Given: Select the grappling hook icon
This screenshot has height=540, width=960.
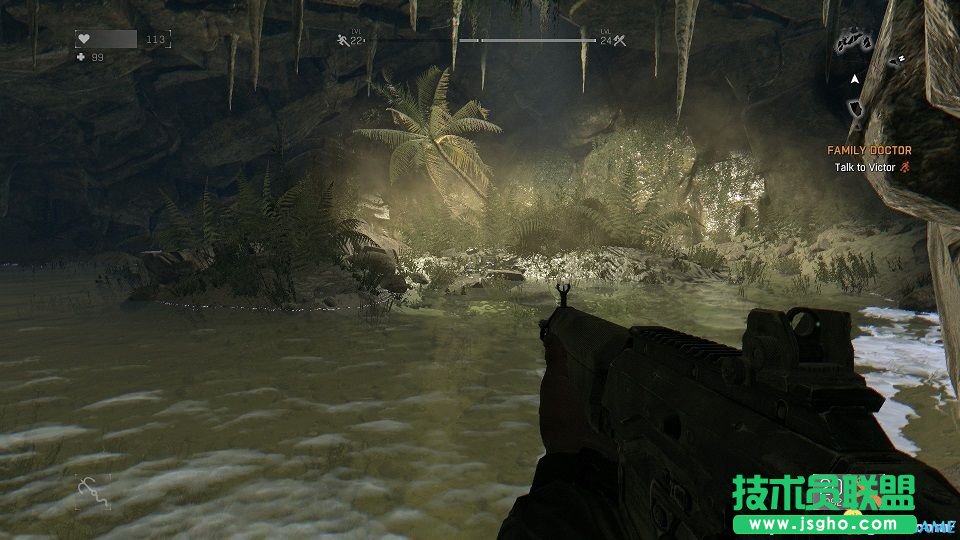Looking at the screenshot, I should tap(93, 490).
